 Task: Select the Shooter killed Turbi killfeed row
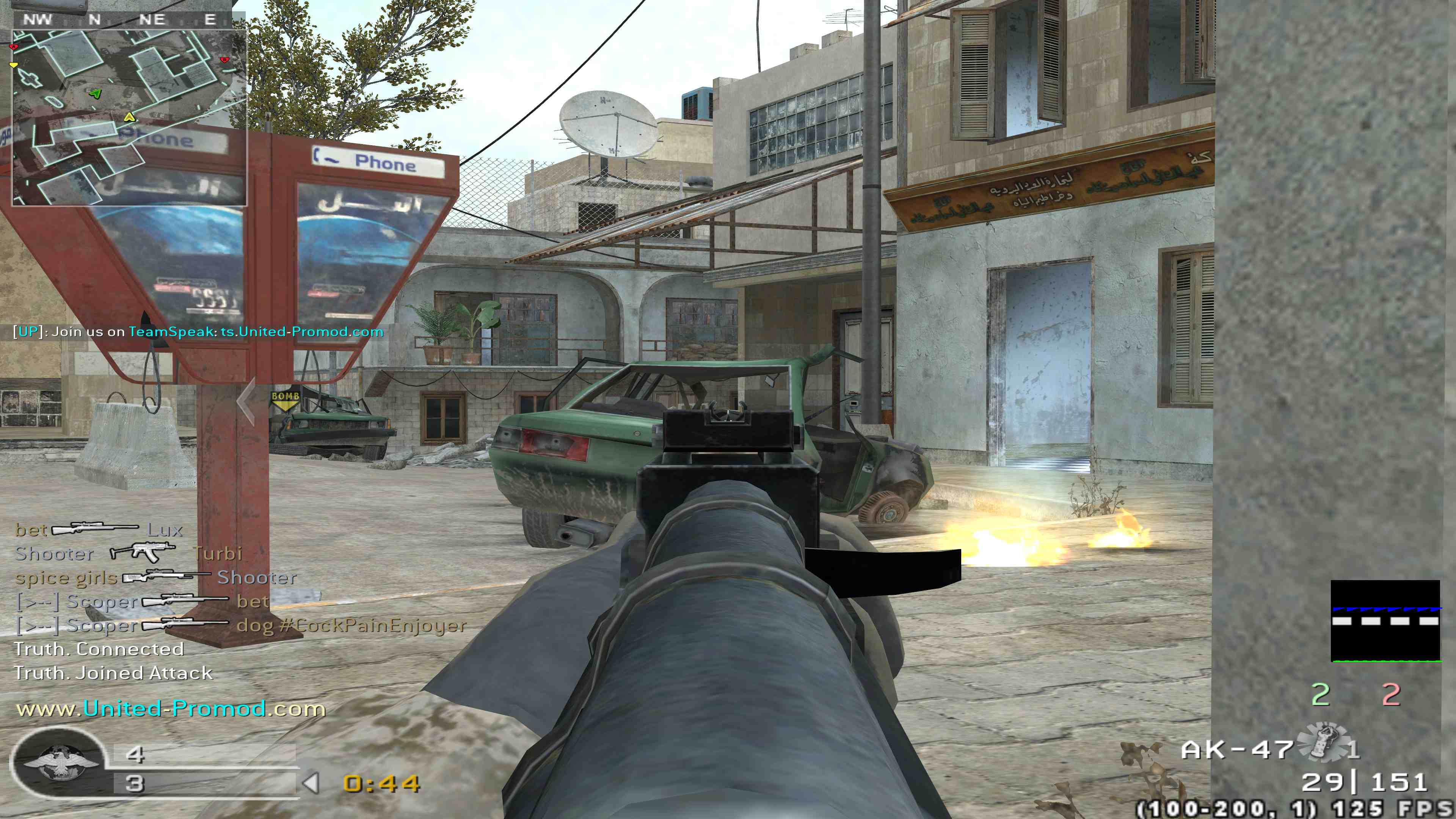click(128, 553)
